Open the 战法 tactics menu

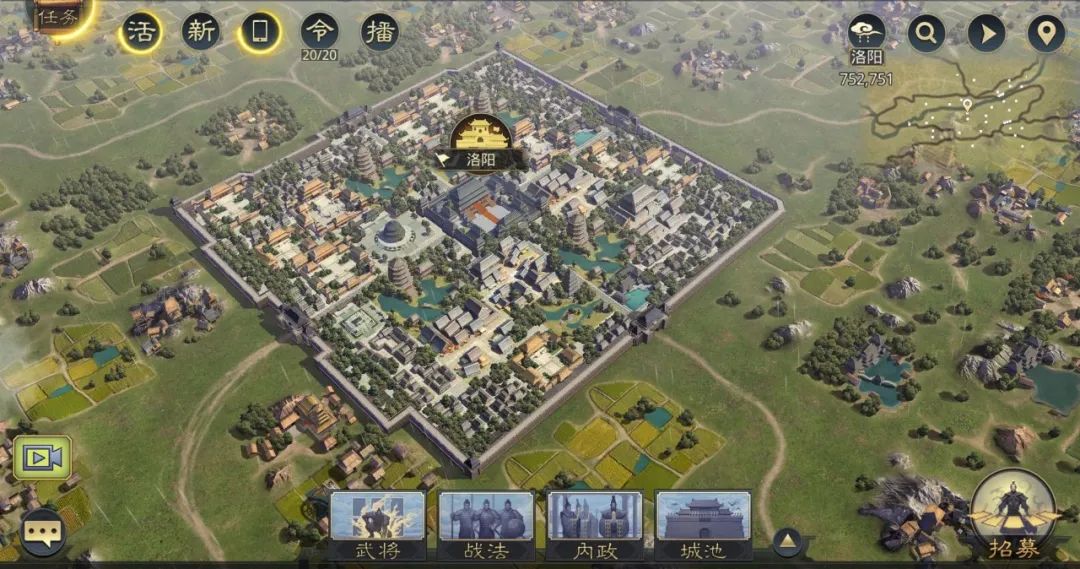point(486,524)
